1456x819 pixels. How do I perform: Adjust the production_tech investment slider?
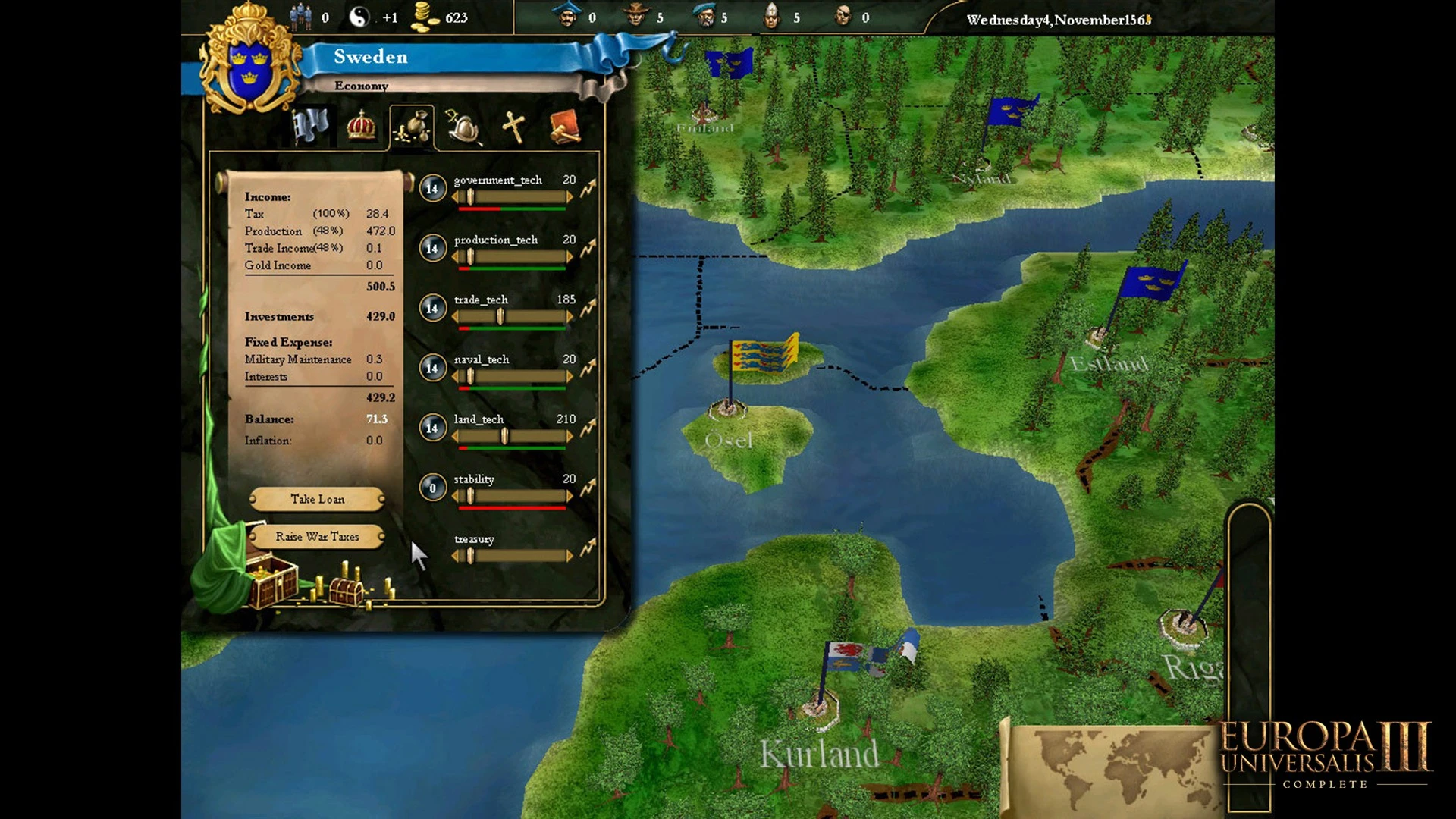click(x=470, y=257)
